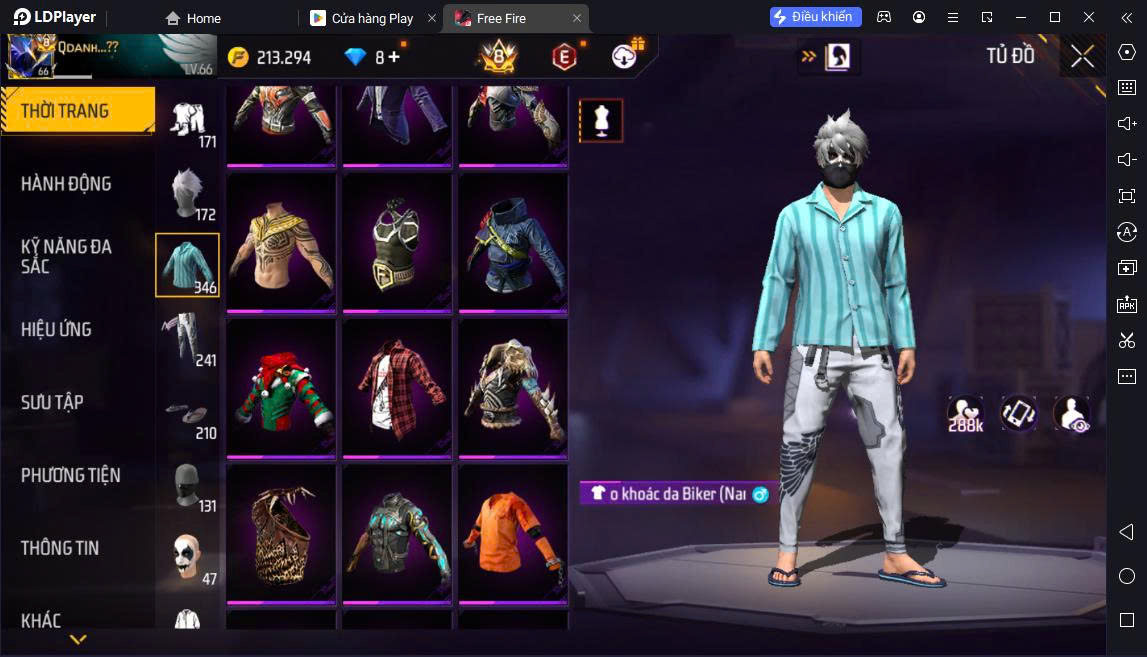The image size is (1147, 657).
Task: Select the gold tattoo shirtless top
Action: pyautogui.click(x=282, y=243)
